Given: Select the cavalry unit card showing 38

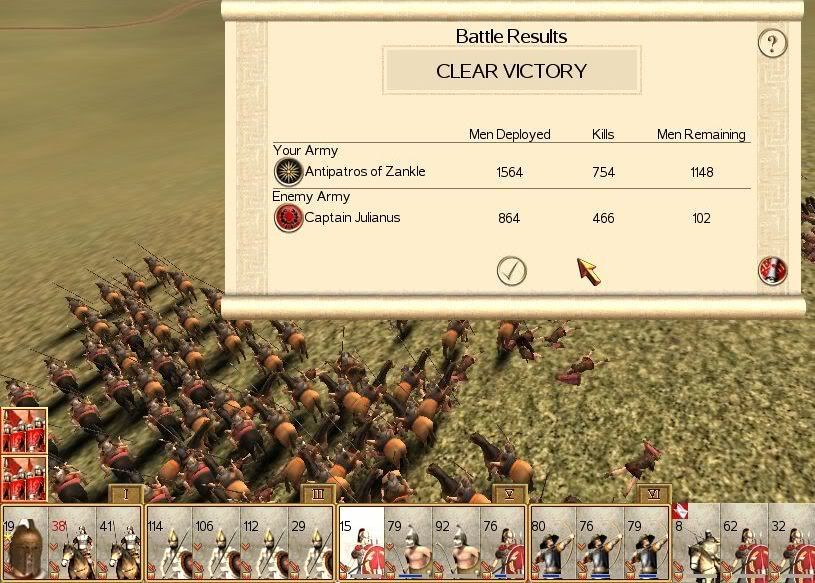Looking at the screenshot, I should (x=72, y=544).
